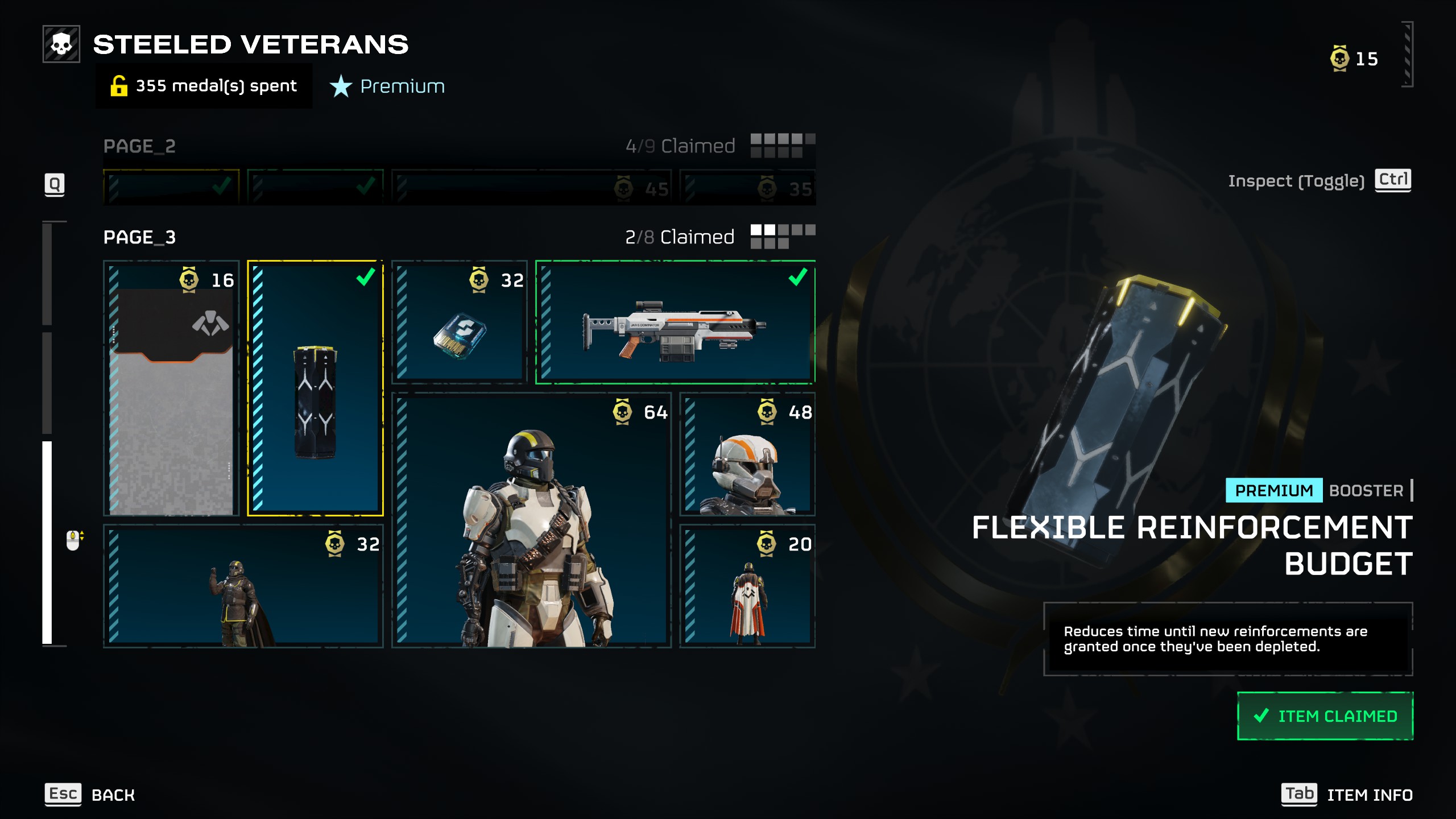Click the Item Claimed button
The image size is (1456, 819).
pyautogui.click(x=1325, y=716)
